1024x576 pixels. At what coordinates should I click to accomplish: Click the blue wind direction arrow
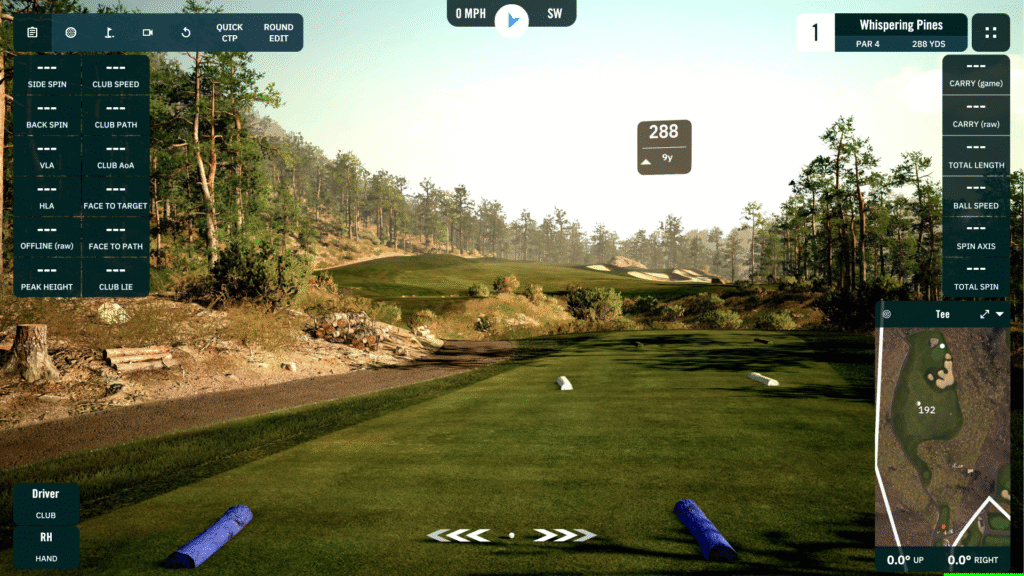[512, 19]
